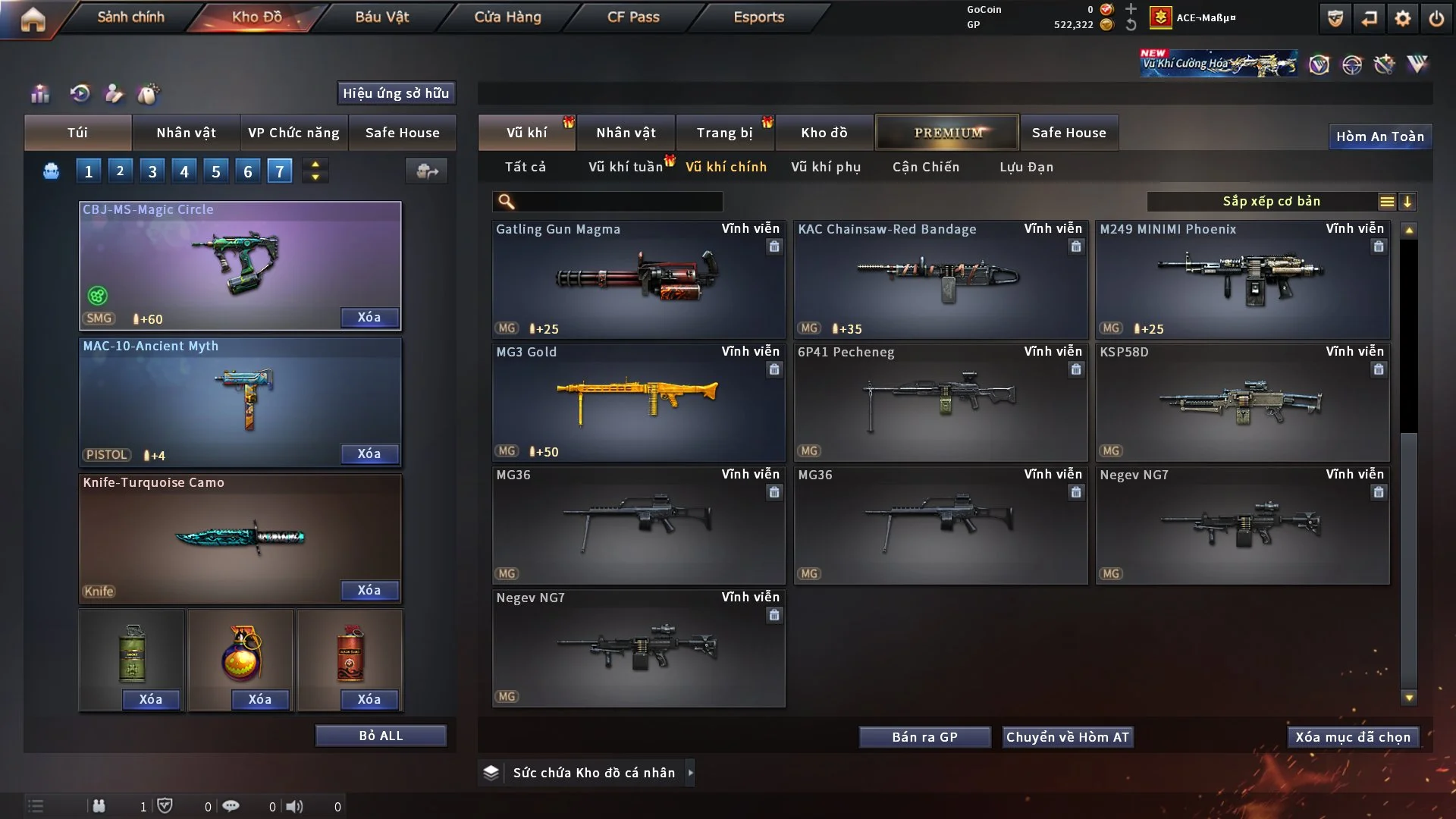Click the Bỏ ALL button

coord(381,736)
